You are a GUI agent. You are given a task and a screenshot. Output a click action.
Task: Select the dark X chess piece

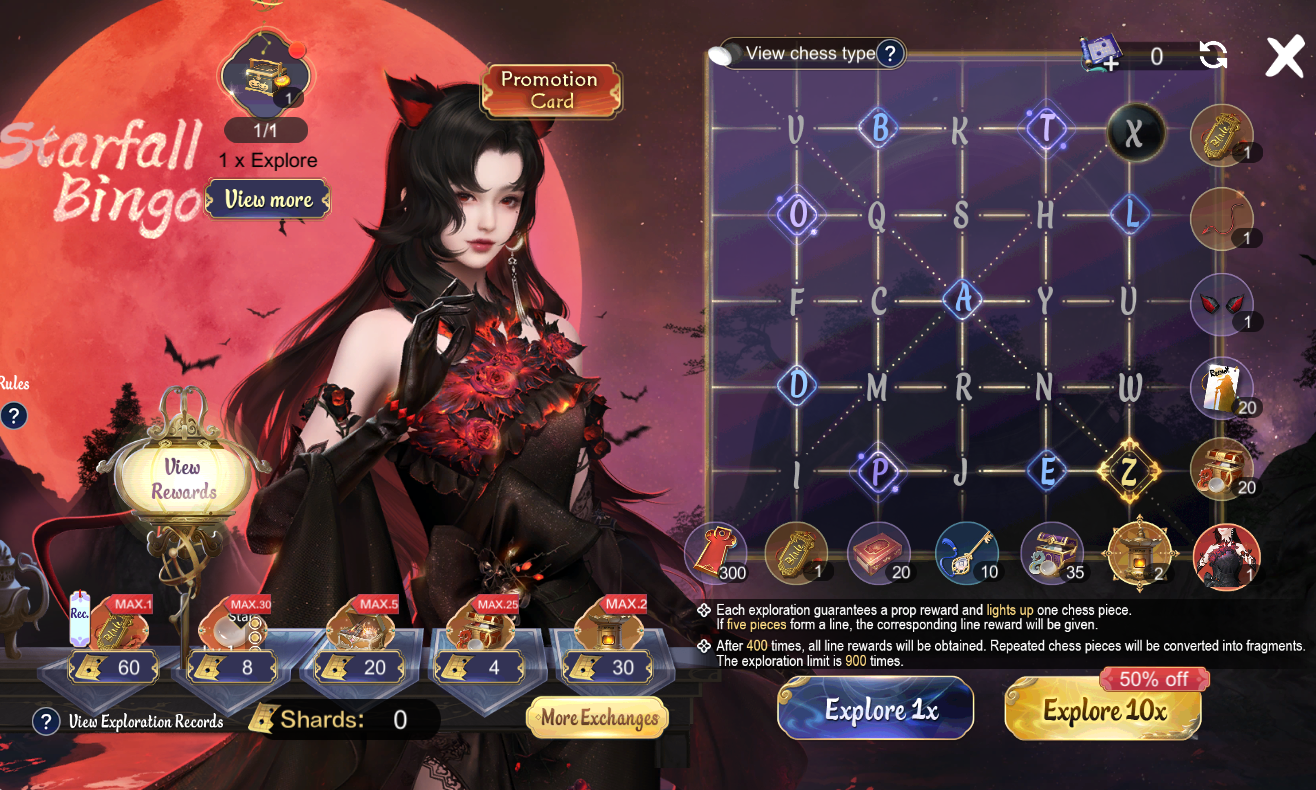pyautogui.click(x=1134, y=132)
